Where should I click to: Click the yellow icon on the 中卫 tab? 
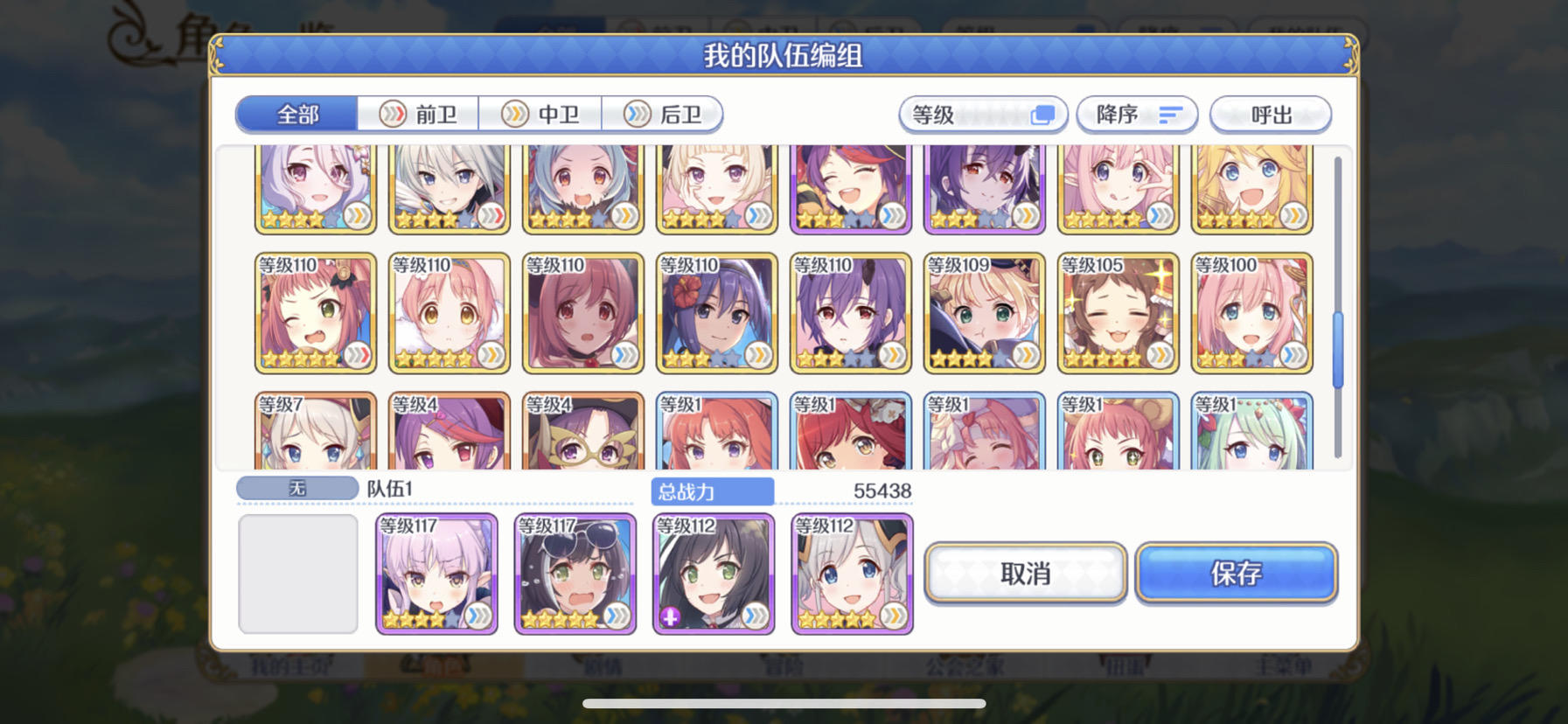[x=514, y=114]
